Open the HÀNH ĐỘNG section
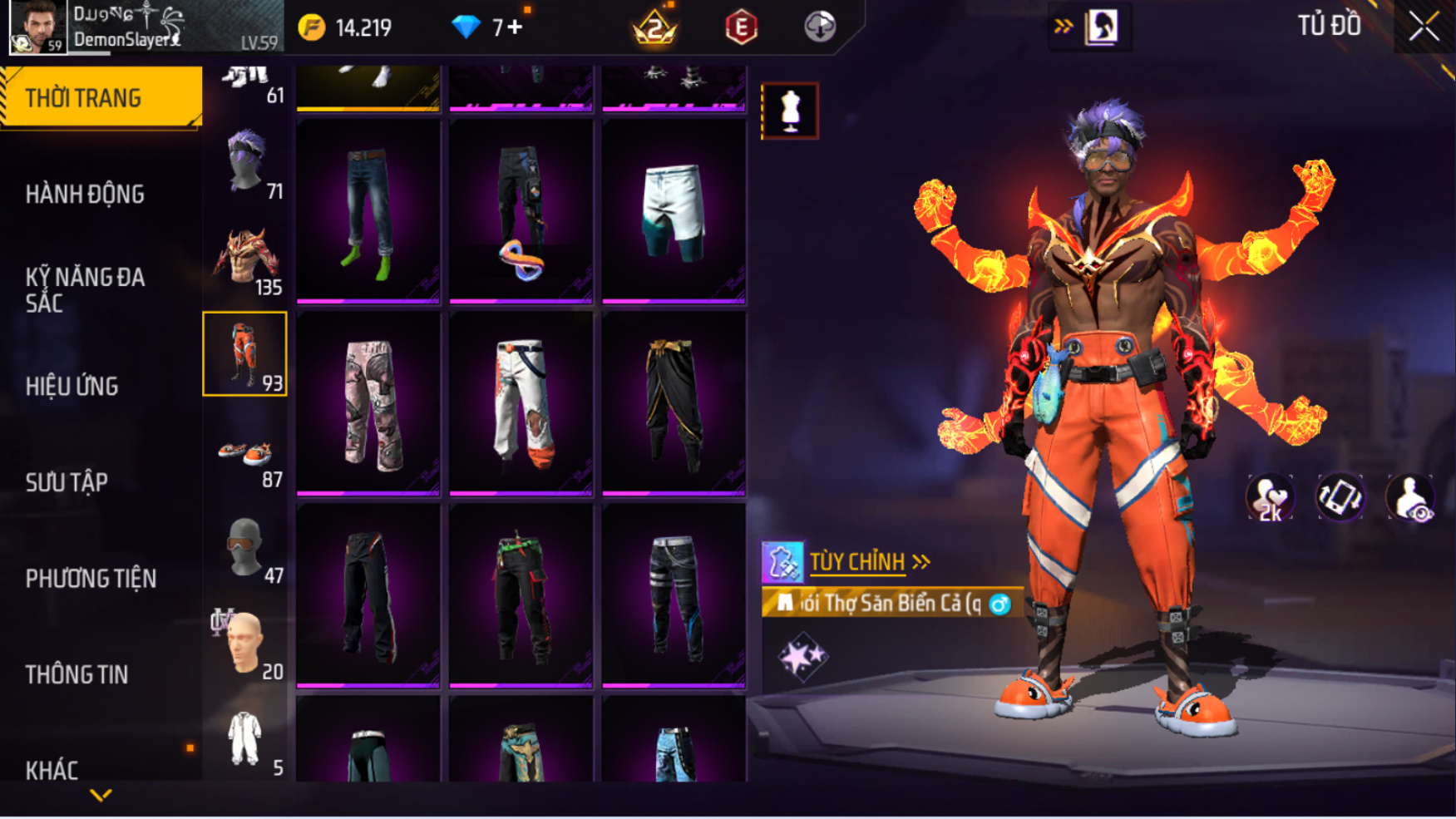Screen dimensions: 1456x819 click(85, 195)
